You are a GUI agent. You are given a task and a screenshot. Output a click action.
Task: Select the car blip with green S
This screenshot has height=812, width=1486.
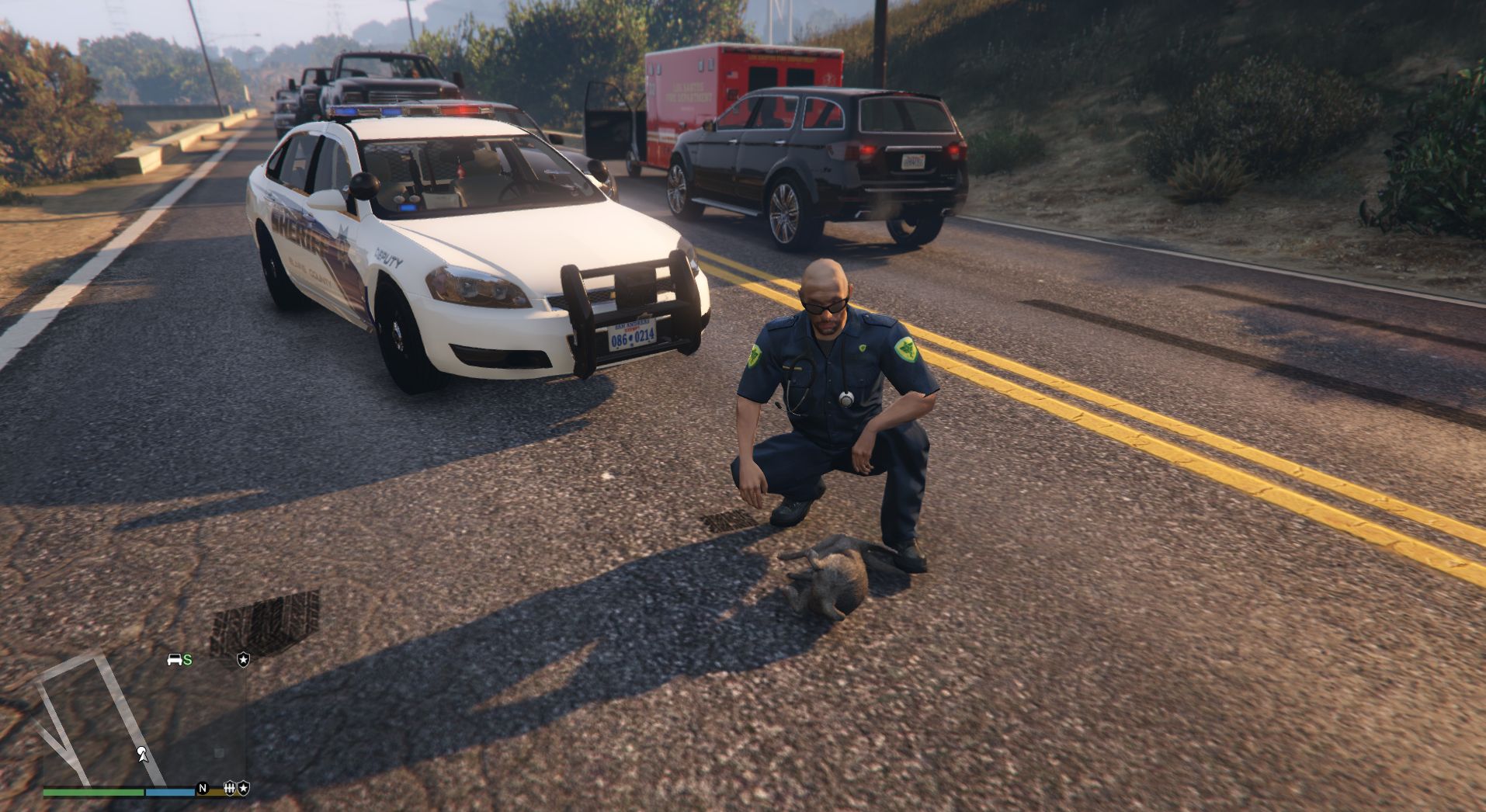point(179,660)
